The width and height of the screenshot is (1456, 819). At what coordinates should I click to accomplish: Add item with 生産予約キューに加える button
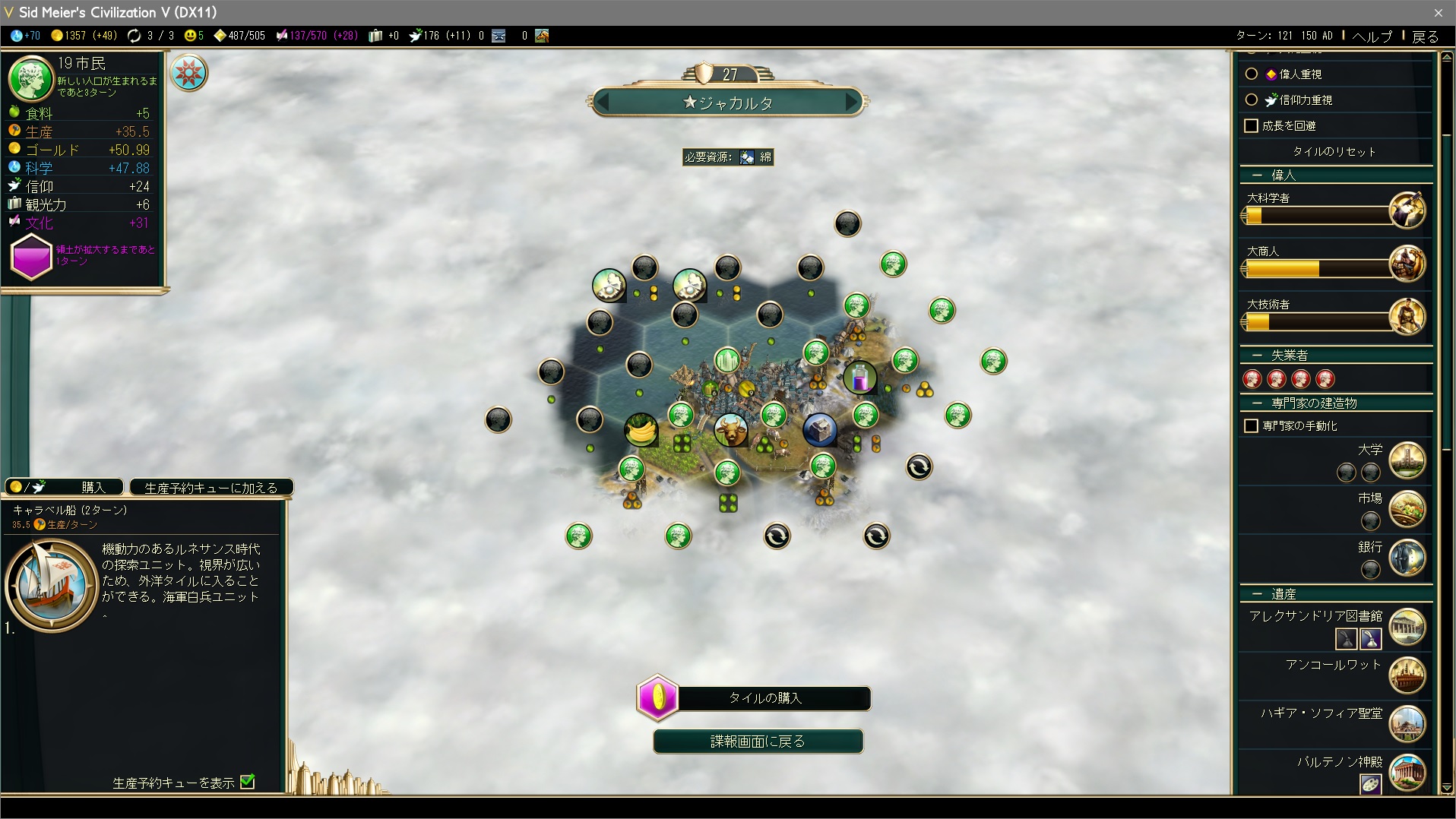coord(210,487)
